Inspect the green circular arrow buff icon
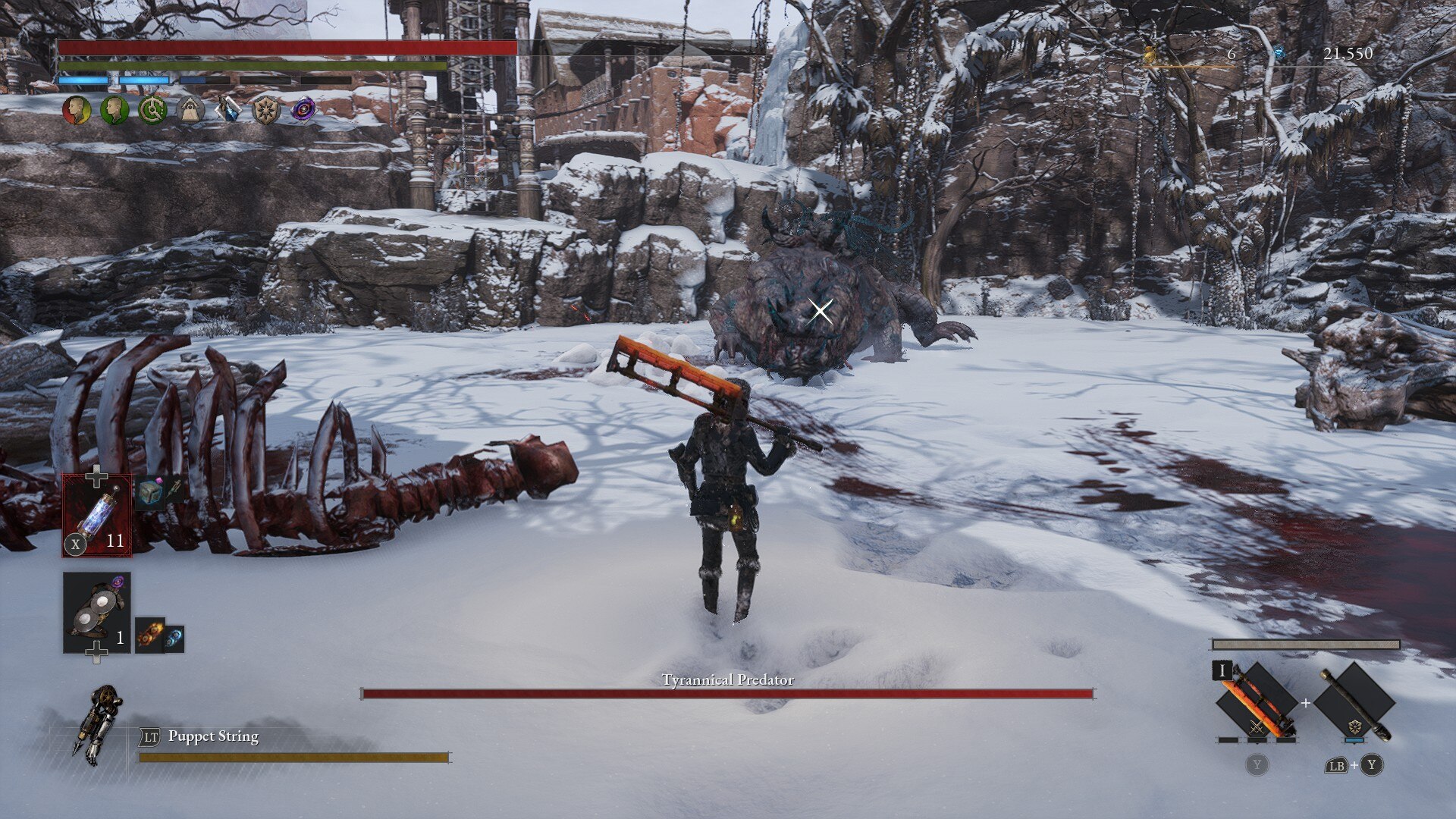This screenshot has height=819, width=1456. click(x=152, y=110)
